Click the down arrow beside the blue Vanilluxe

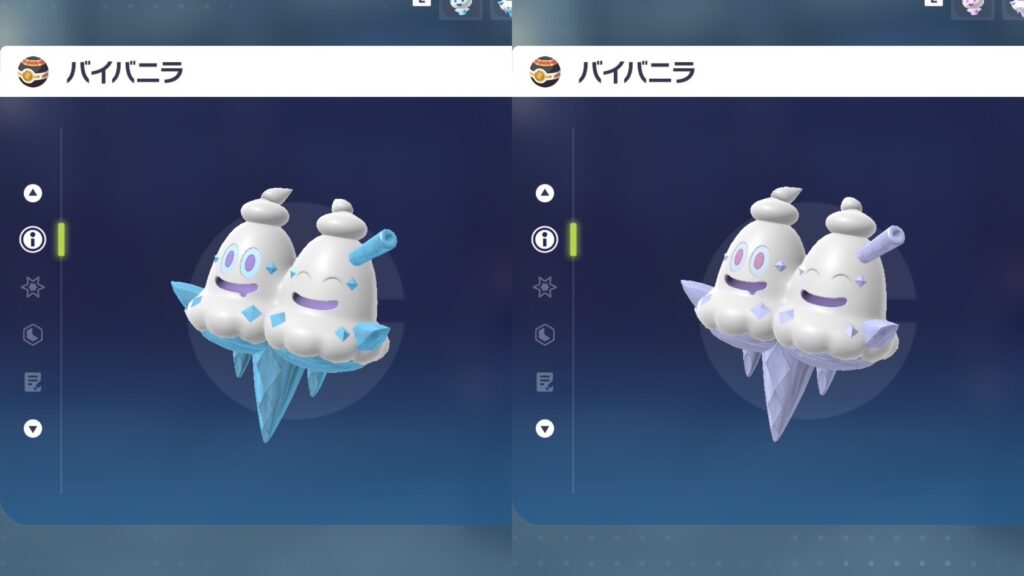[x=33, y=428]
